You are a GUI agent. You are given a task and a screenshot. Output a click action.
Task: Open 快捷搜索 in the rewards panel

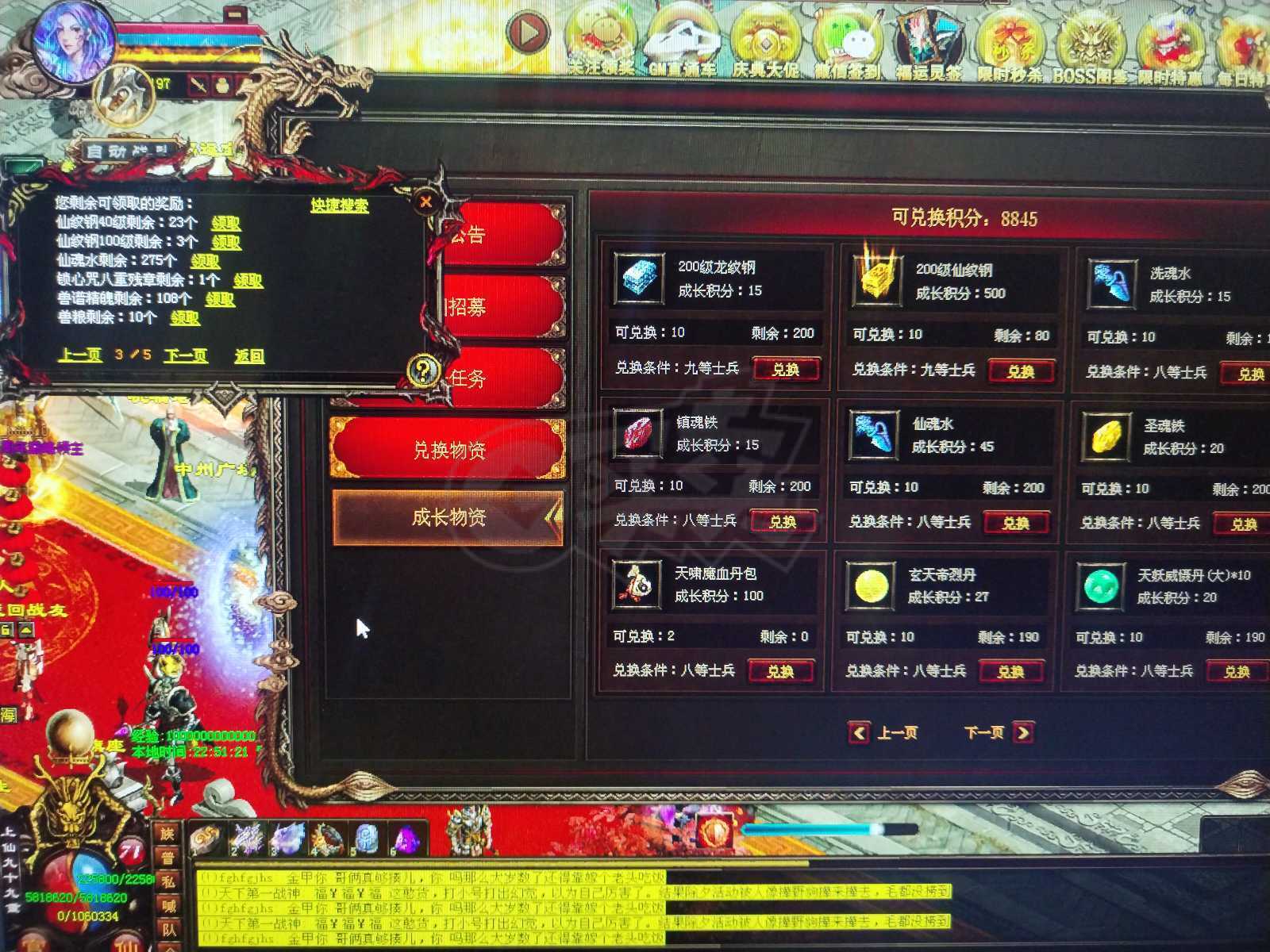(340, 205)
